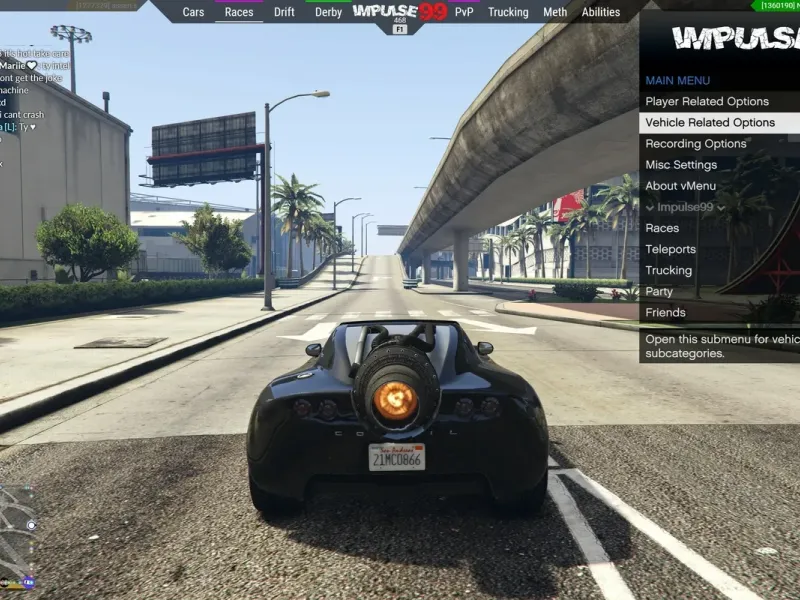
Task: Open the Party submenu
Action: pyautogui.click(x=659, y=291)
